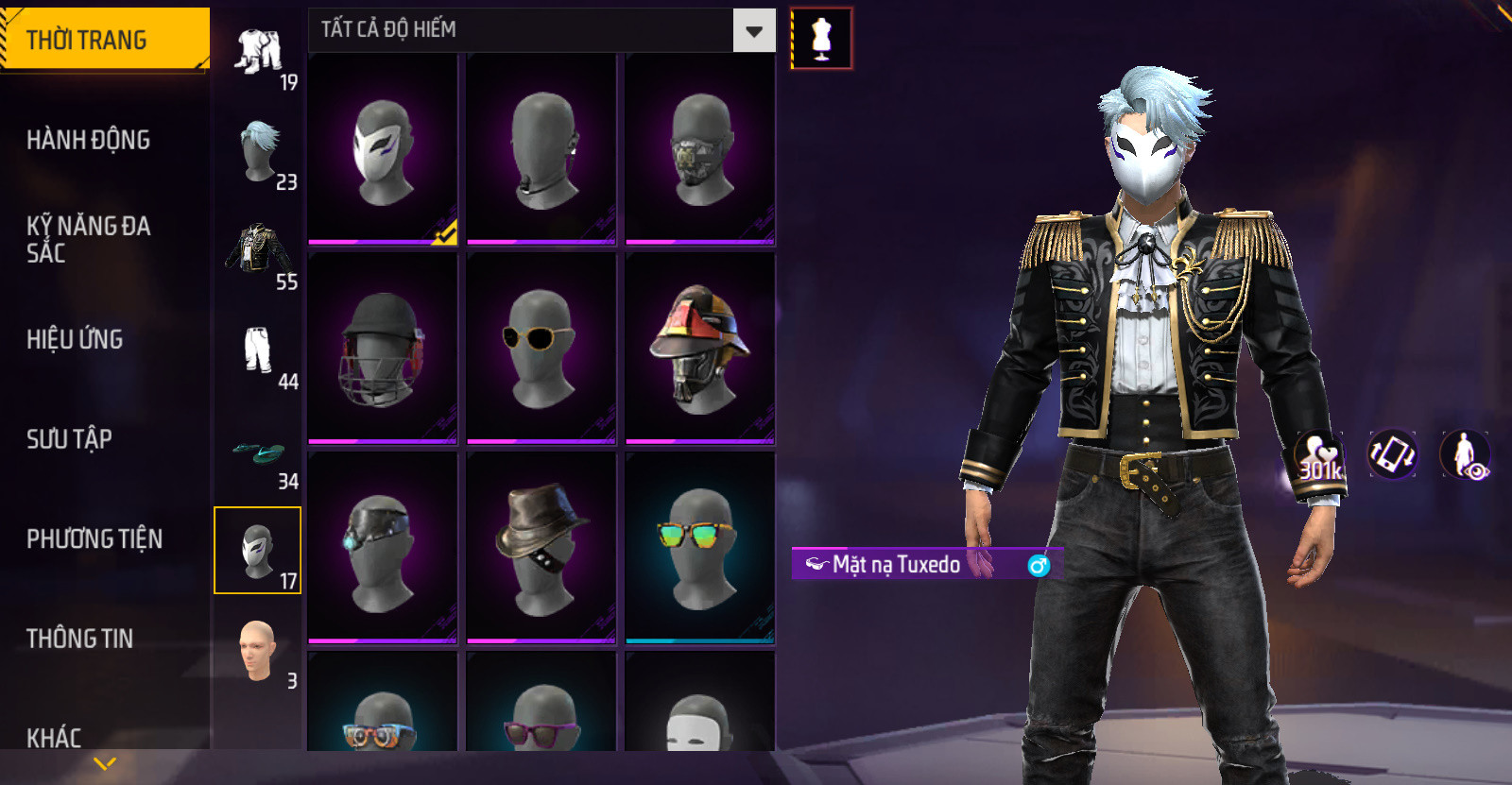Open the Thời Trang tab

pos(104,40)
